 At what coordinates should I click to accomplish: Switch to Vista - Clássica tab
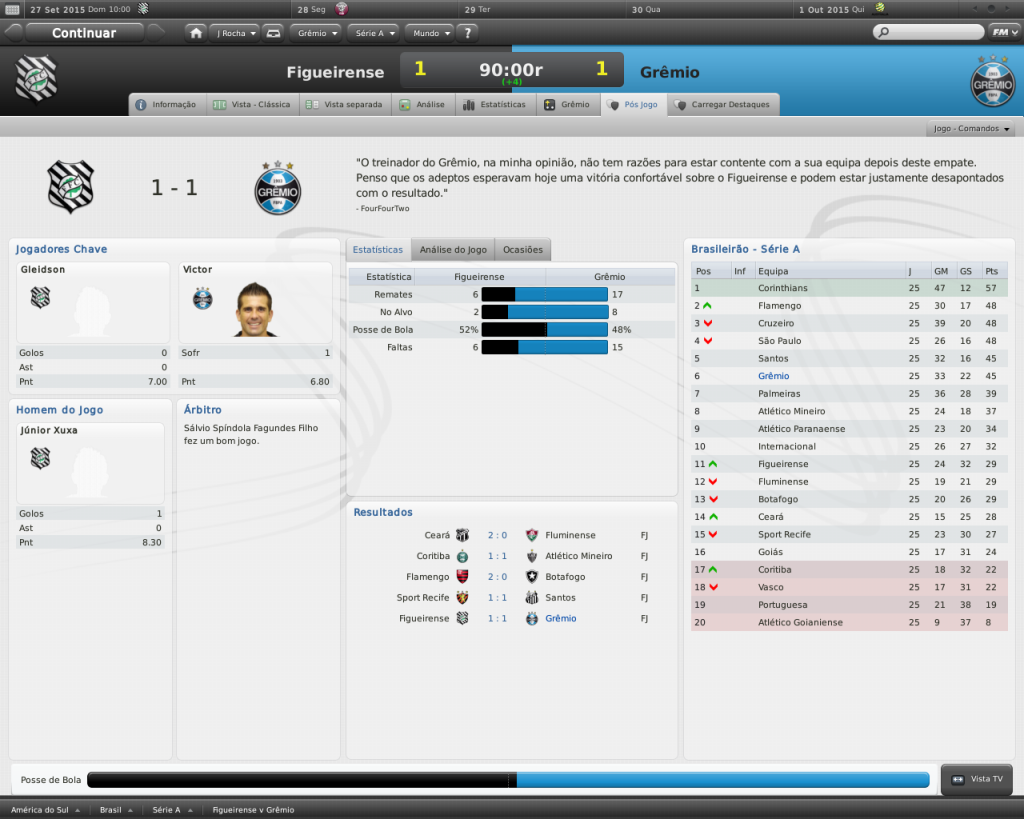252,104
